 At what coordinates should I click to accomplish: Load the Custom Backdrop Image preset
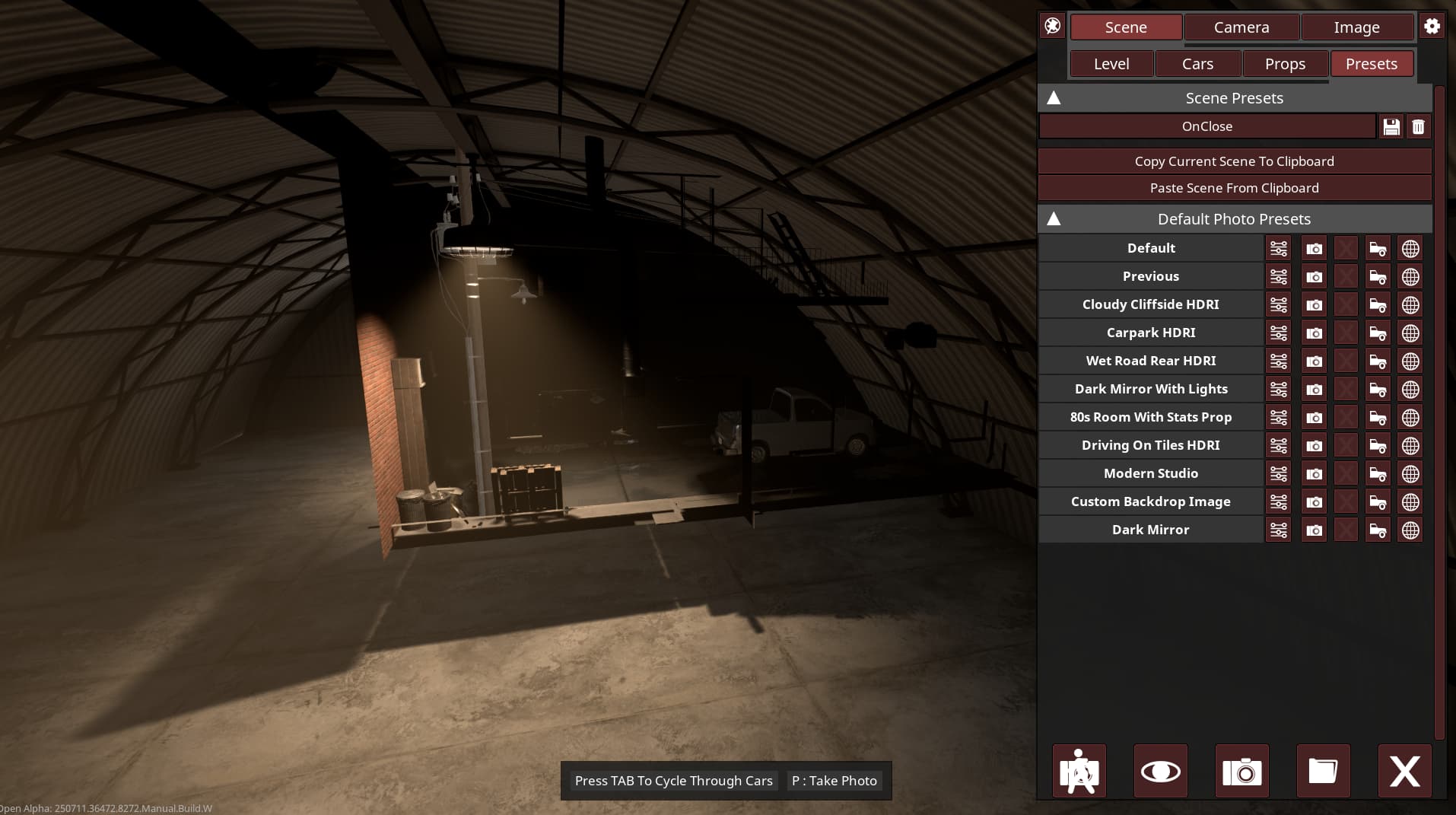pyautogui.click(x=1150, y=501)
